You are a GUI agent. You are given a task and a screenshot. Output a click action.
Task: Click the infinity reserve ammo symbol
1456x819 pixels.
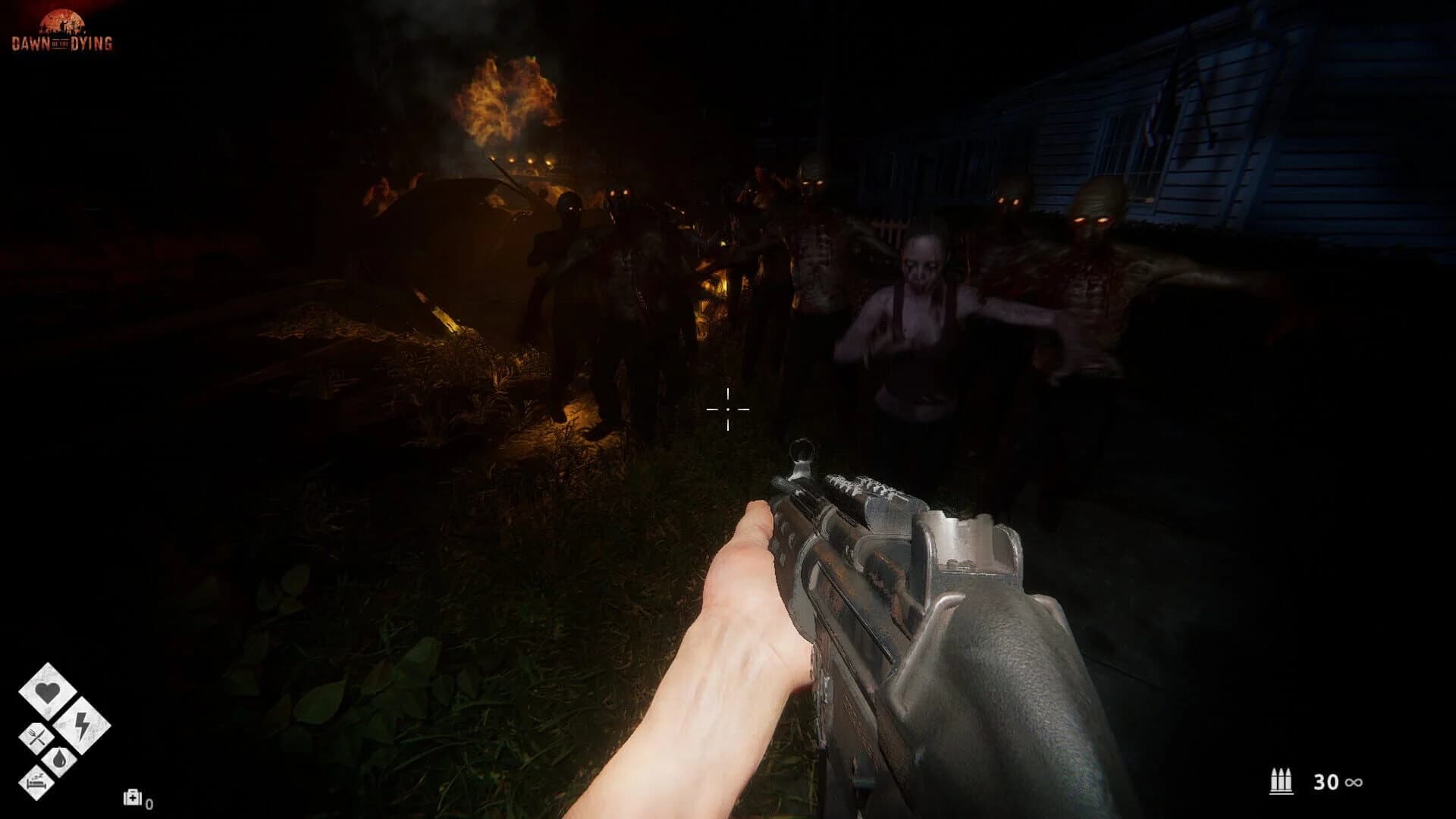(x=1354, y=782)
